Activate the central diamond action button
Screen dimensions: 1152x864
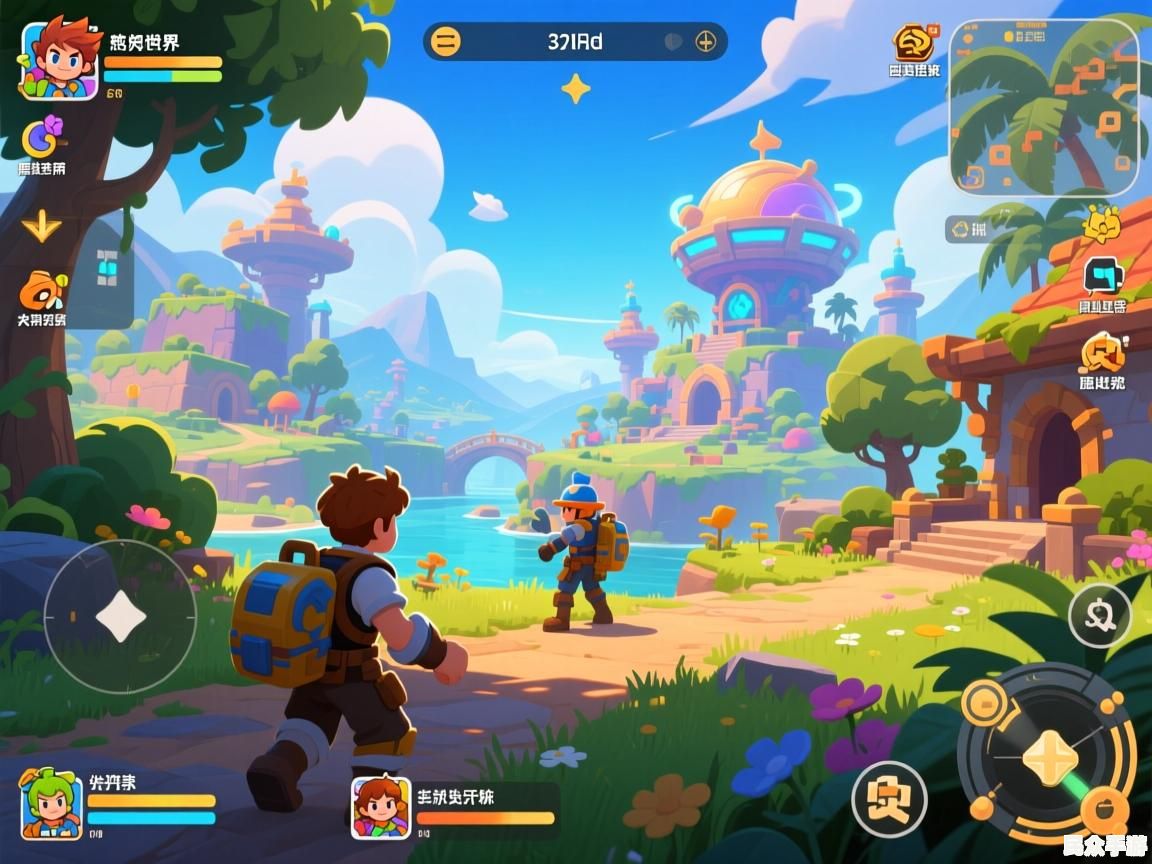click(1049, 756)
